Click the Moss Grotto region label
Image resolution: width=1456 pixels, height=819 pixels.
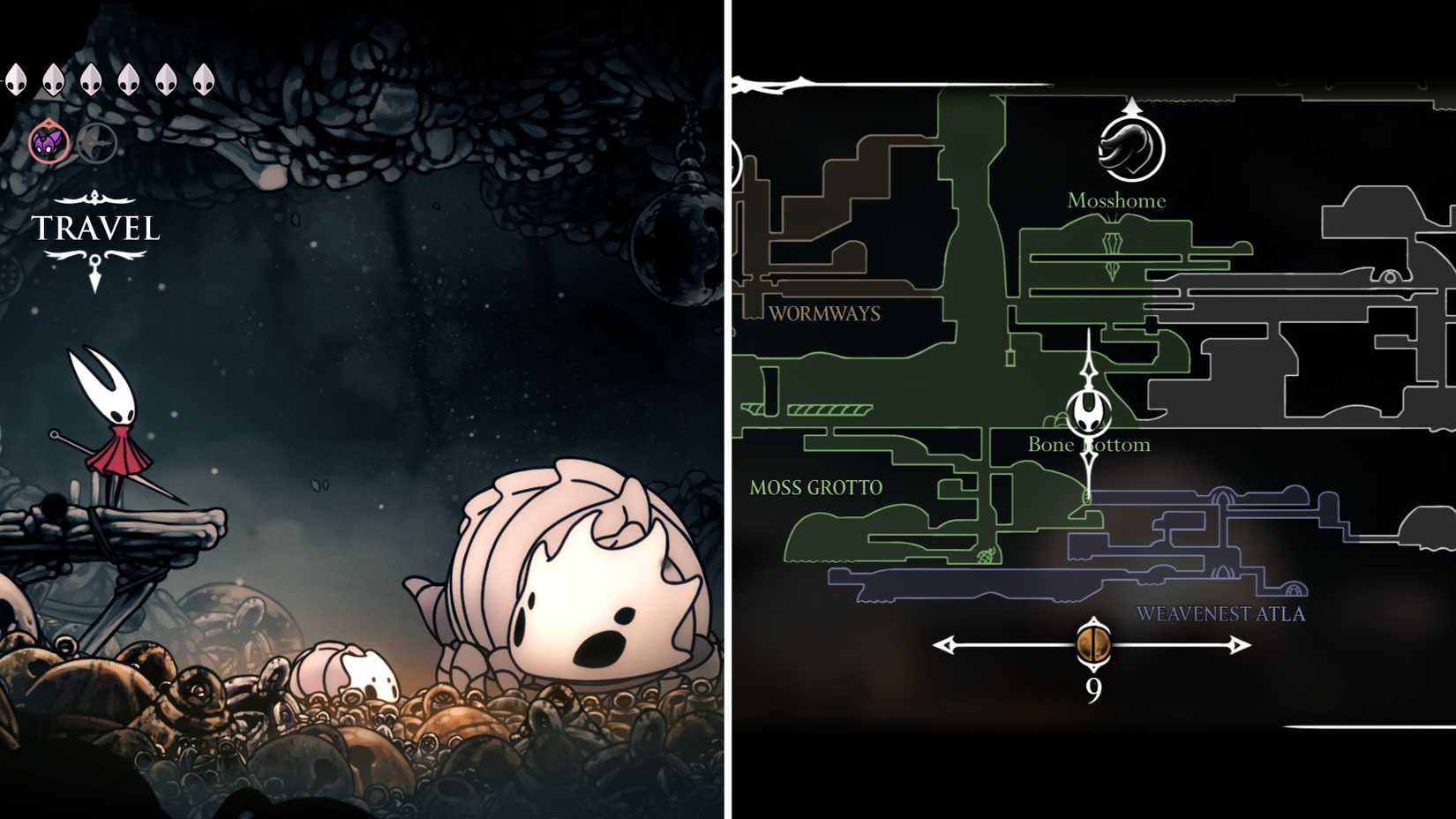(814, 486)
